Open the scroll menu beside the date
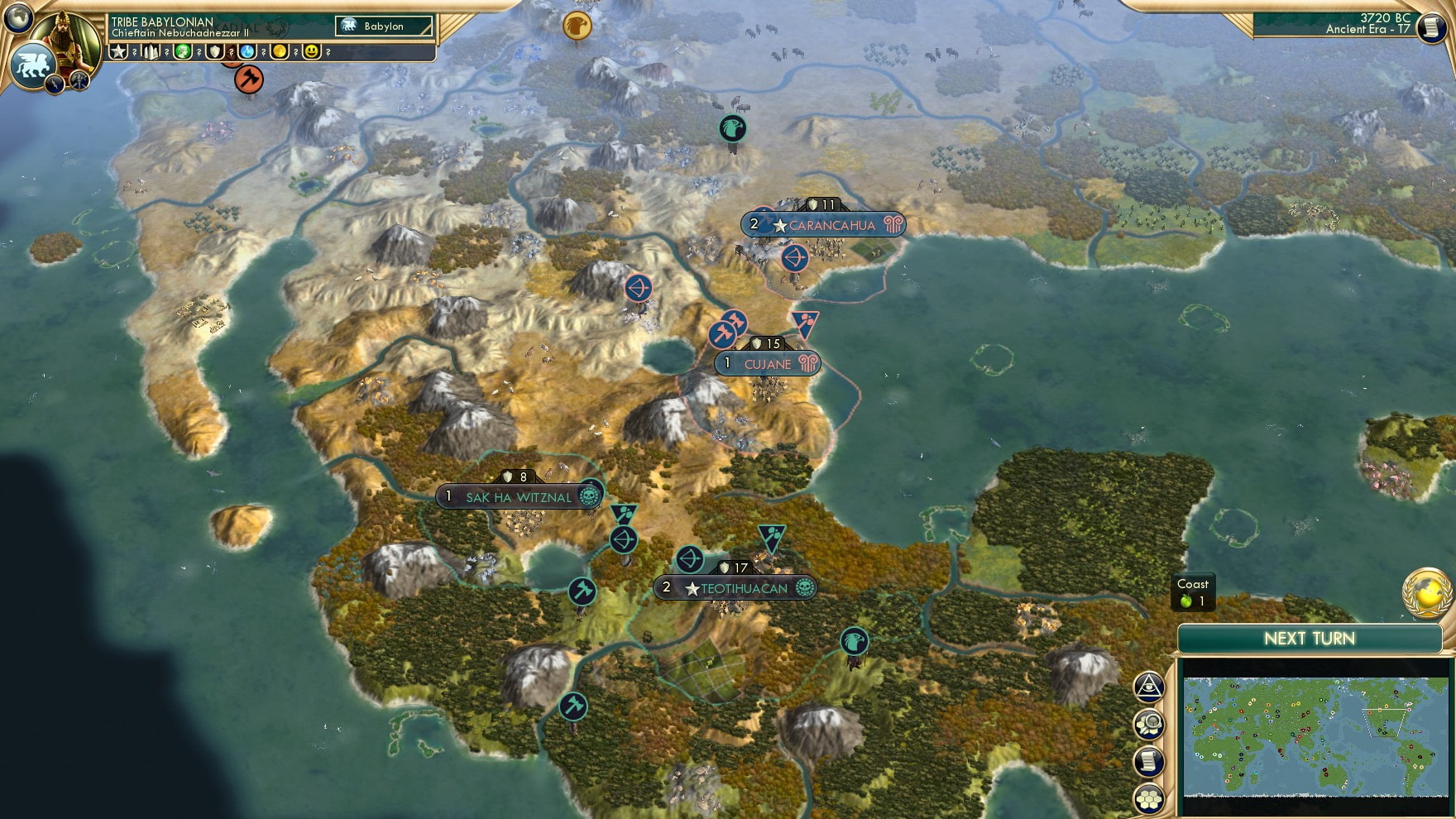This screenshot has width=1456, height=819. pos(1429,27)
